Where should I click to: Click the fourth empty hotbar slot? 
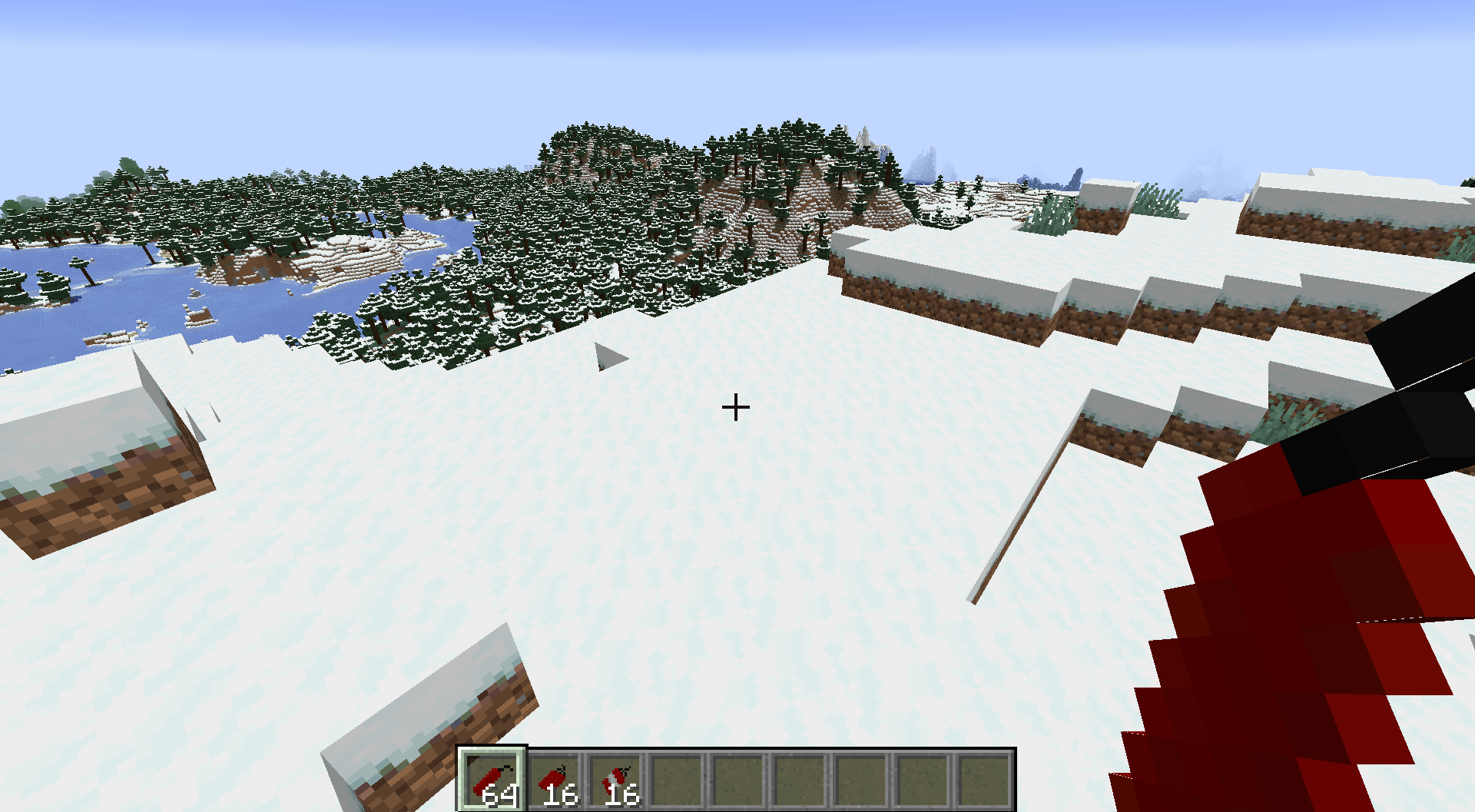coord(678,778)
